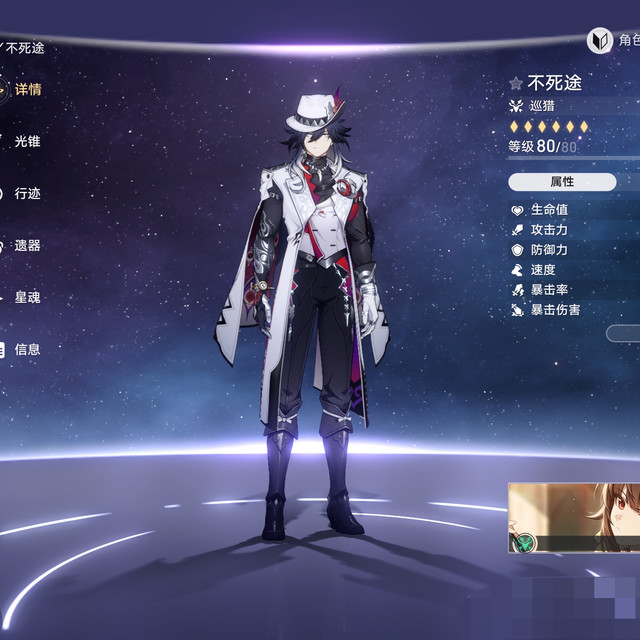Open the brown-haired character video thumbnail
The height and width of the screenshot is (640, 640).
(x=573, y=518)
